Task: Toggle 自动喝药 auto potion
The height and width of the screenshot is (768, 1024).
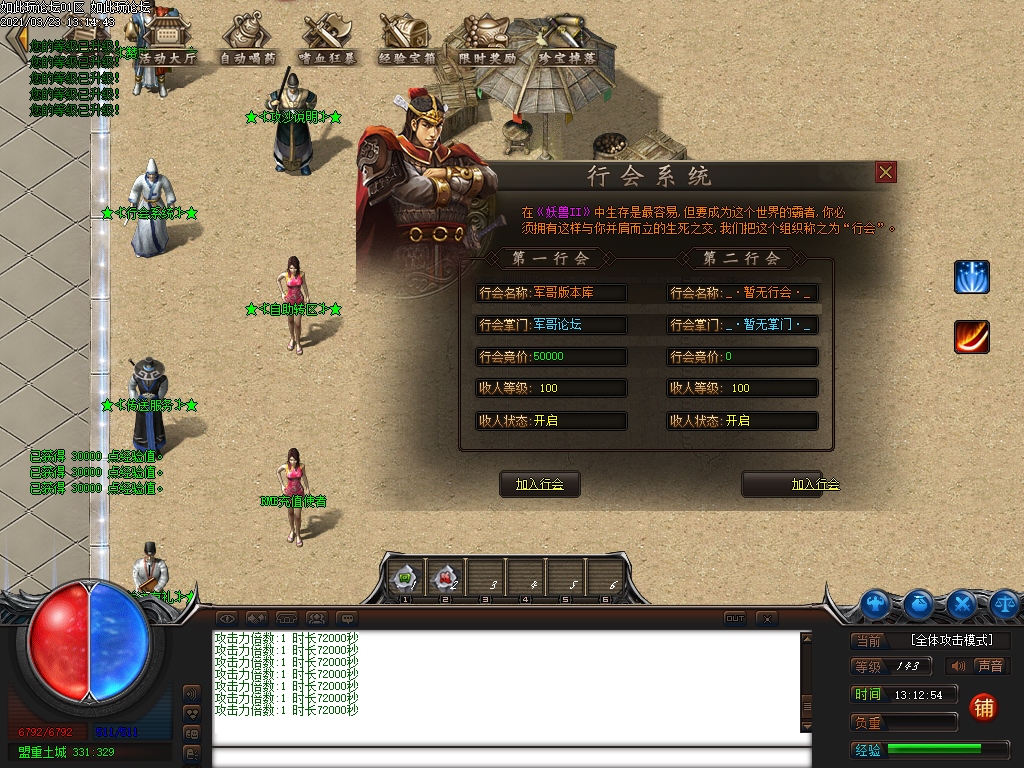Action: (x=249, y=40)
